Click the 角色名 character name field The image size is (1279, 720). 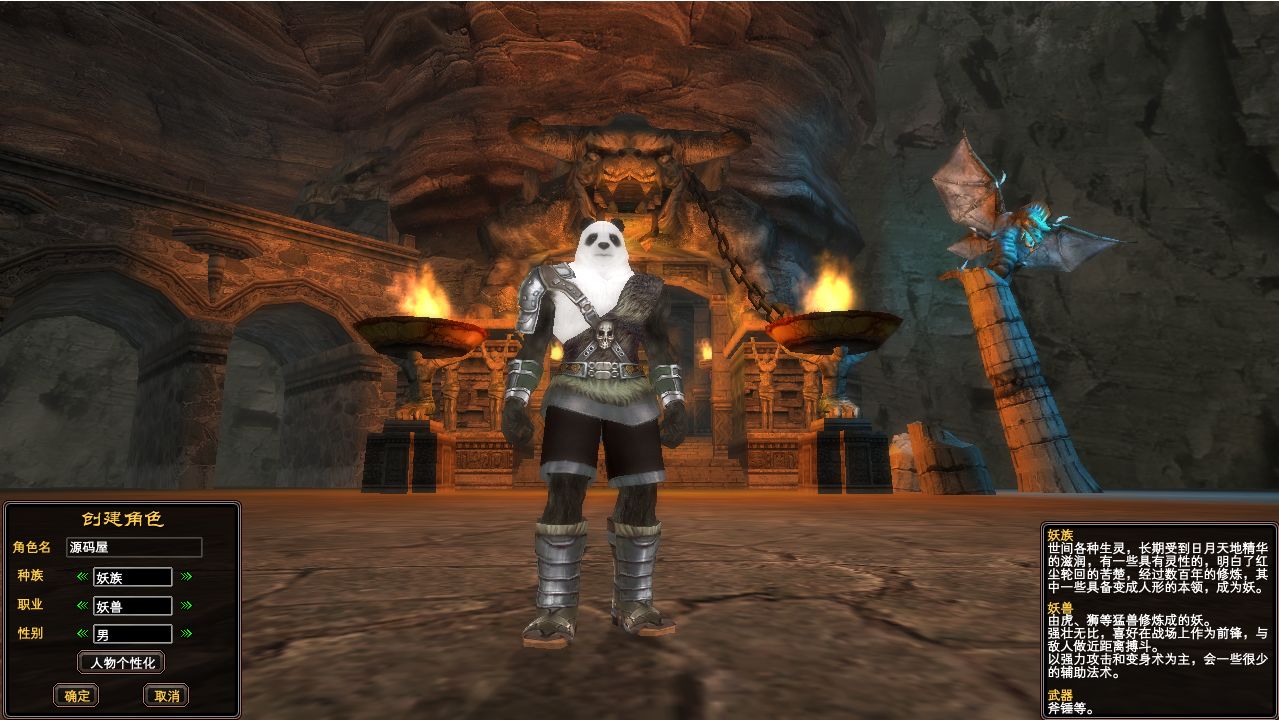pos(134,547)
